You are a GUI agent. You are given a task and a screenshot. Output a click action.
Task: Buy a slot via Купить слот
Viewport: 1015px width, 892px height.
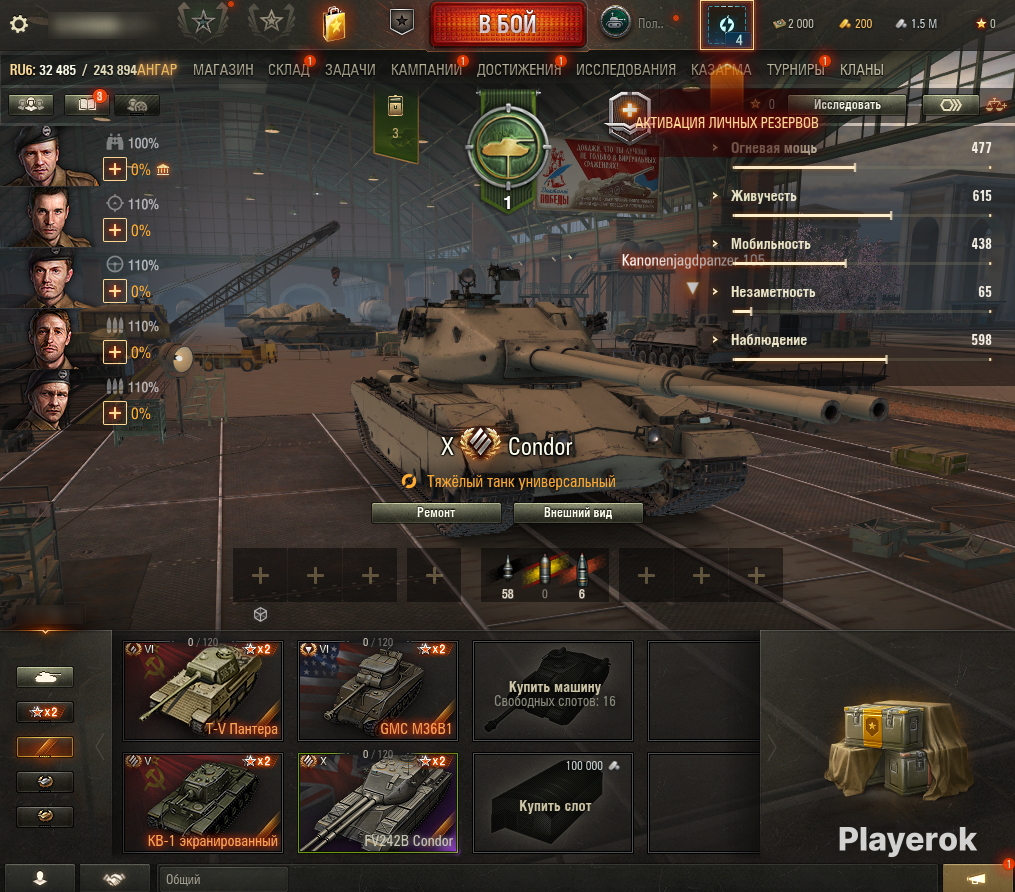[554, 801]
